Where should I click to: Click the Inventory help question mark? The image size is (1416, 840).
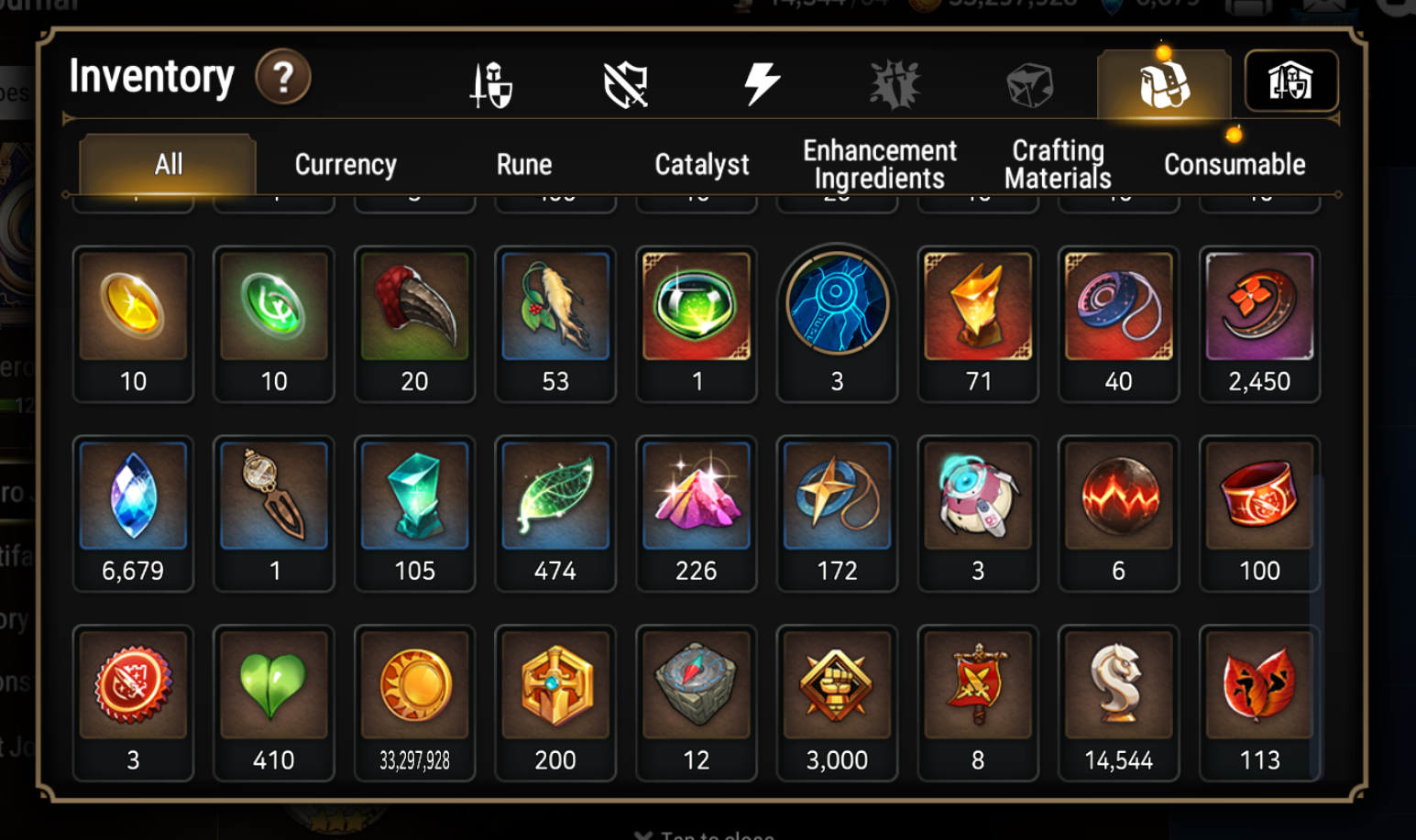click(x=284, y=79)
